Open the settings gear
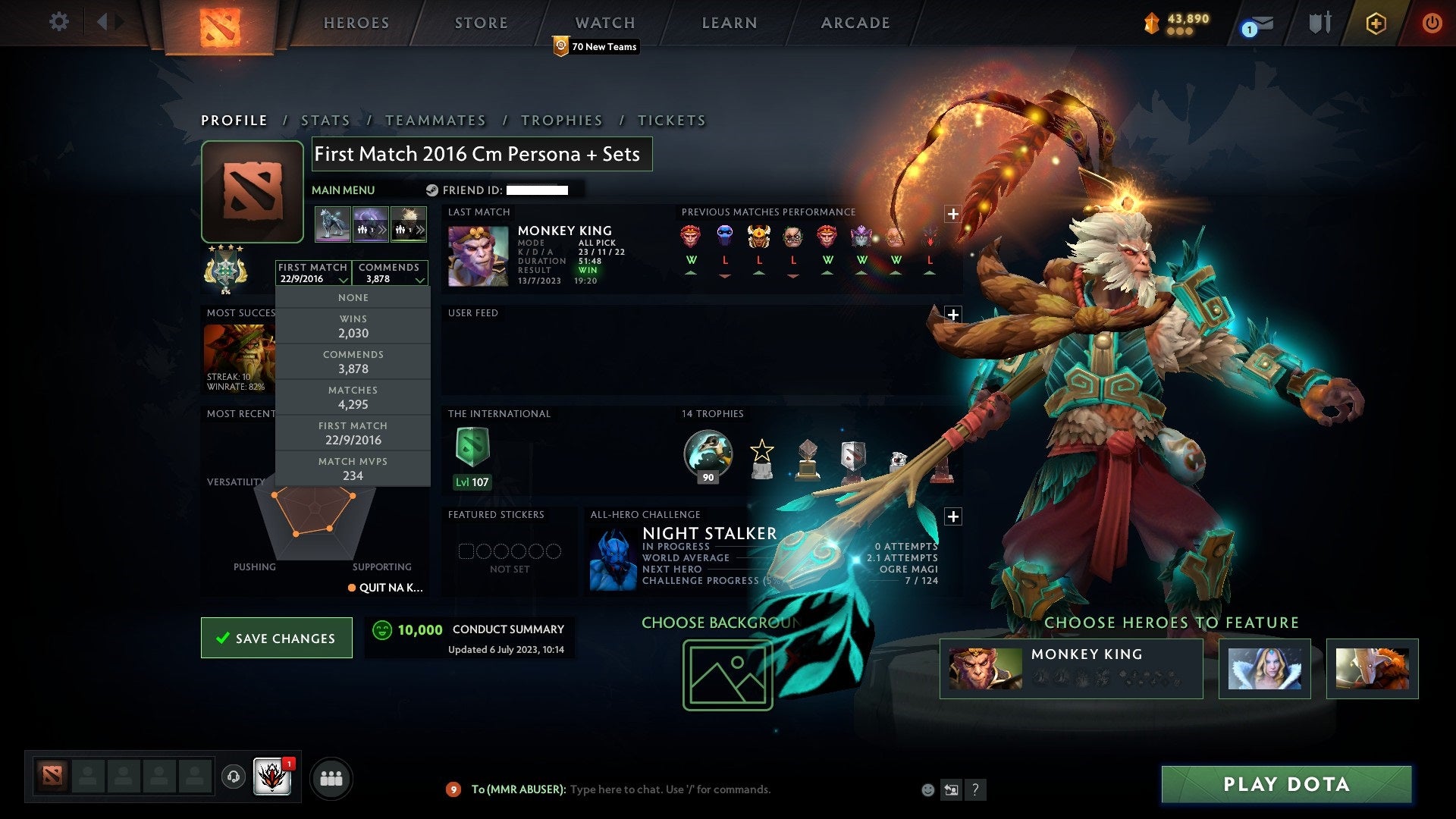 pyautogui.click(x=59, y=23)
